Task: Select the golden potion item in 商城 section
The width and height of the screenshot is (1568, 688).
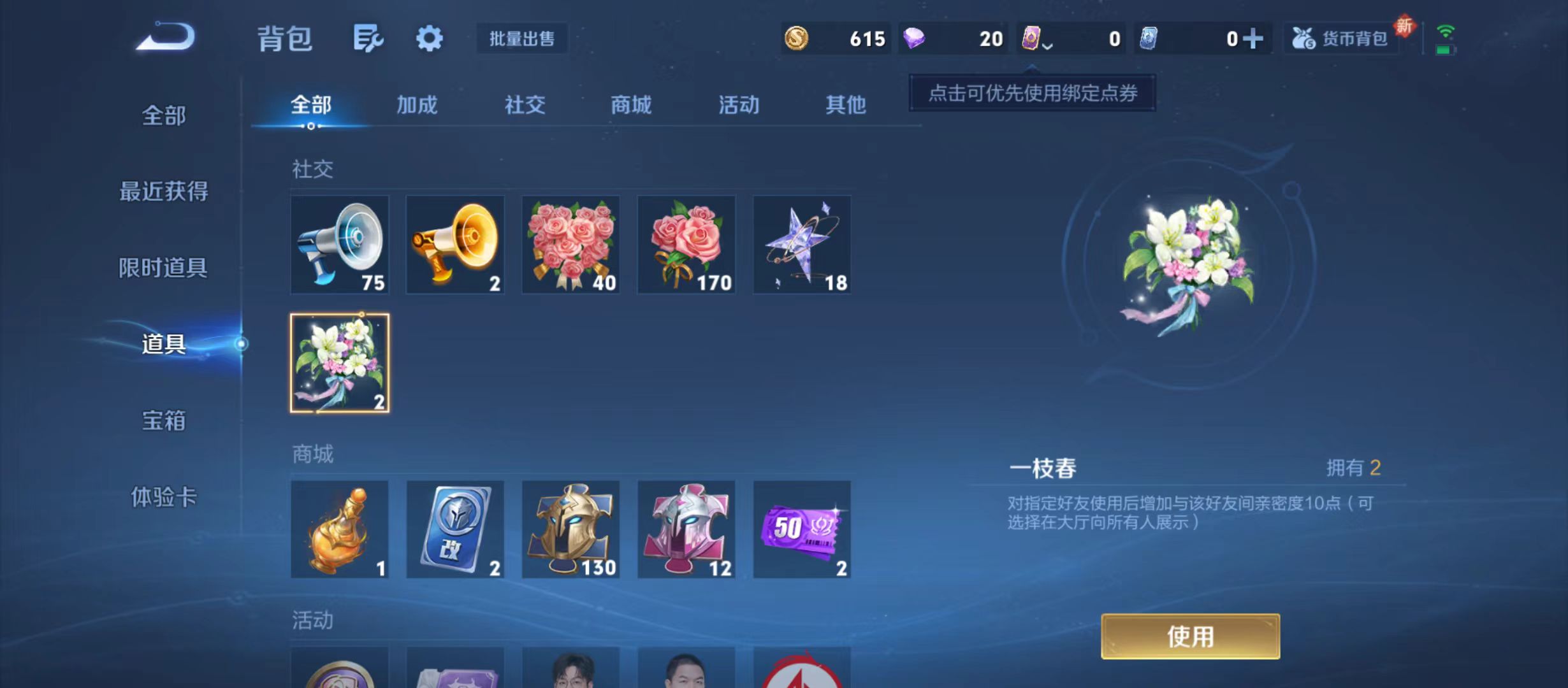Action: point(340,530)
